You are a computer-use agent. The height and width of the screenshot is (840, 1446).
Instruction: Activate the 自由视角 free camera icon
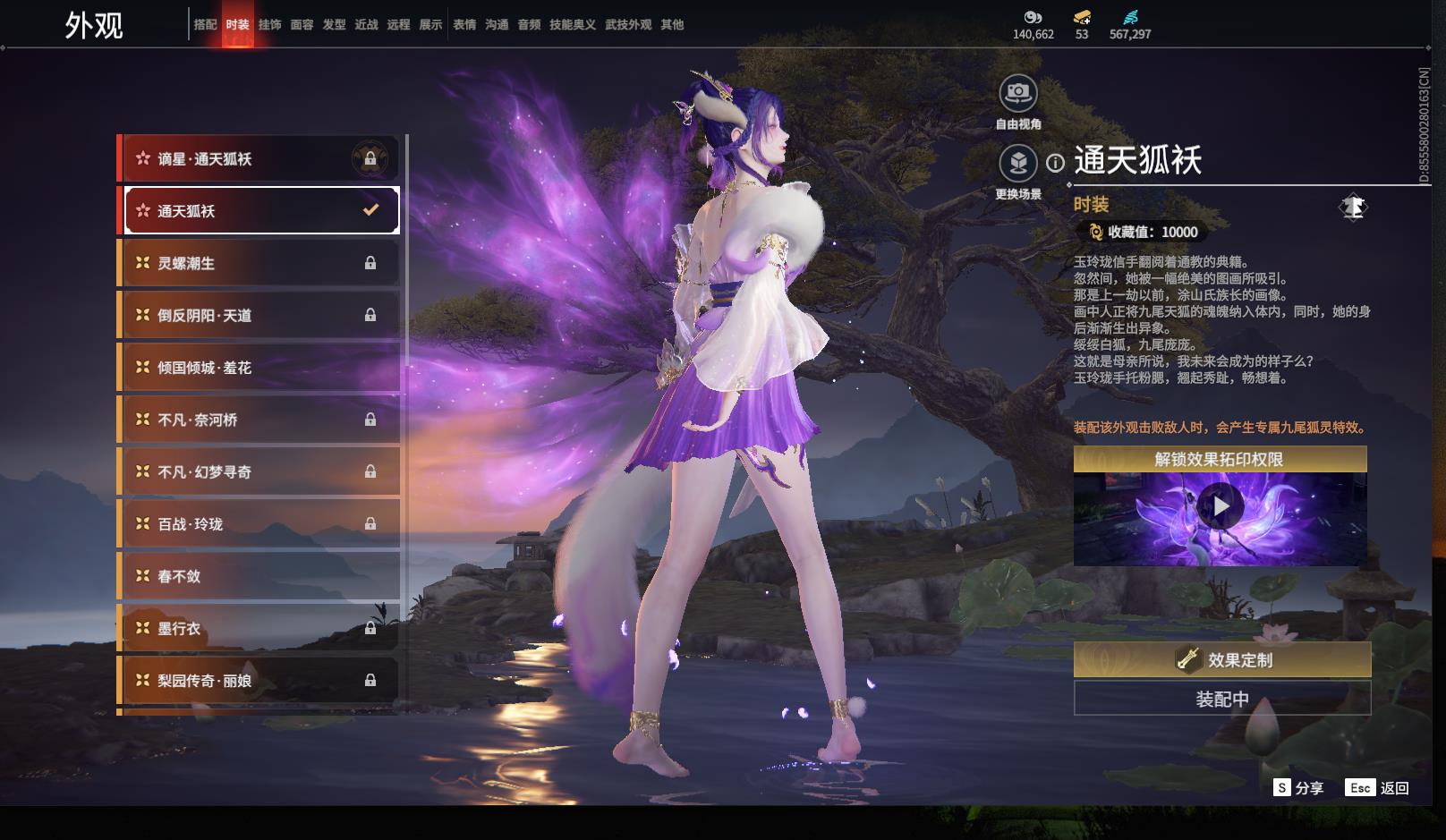click(1018, 93)
